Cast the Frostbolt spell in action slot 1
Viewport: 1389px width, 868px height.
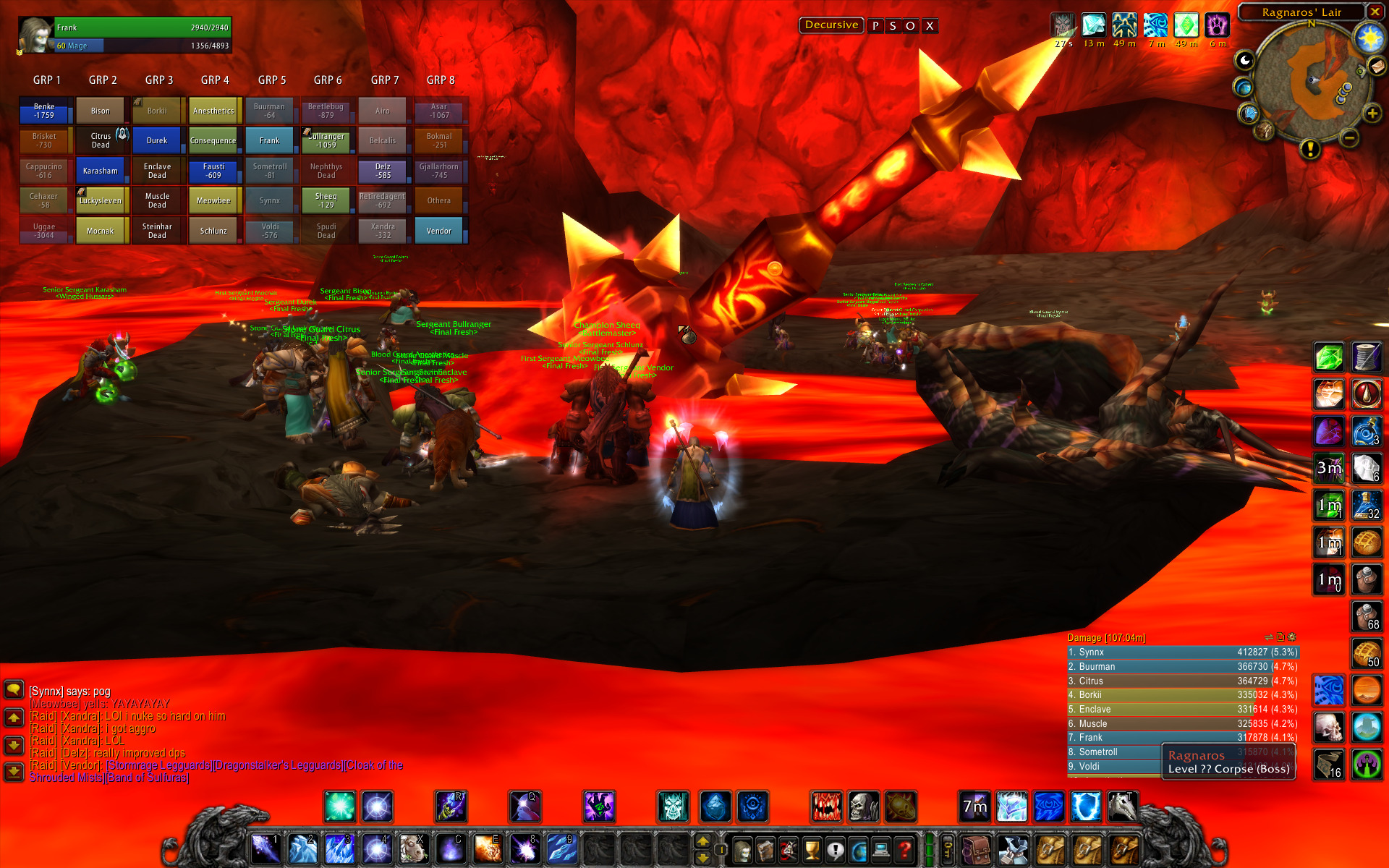click(x=266, y=849)
